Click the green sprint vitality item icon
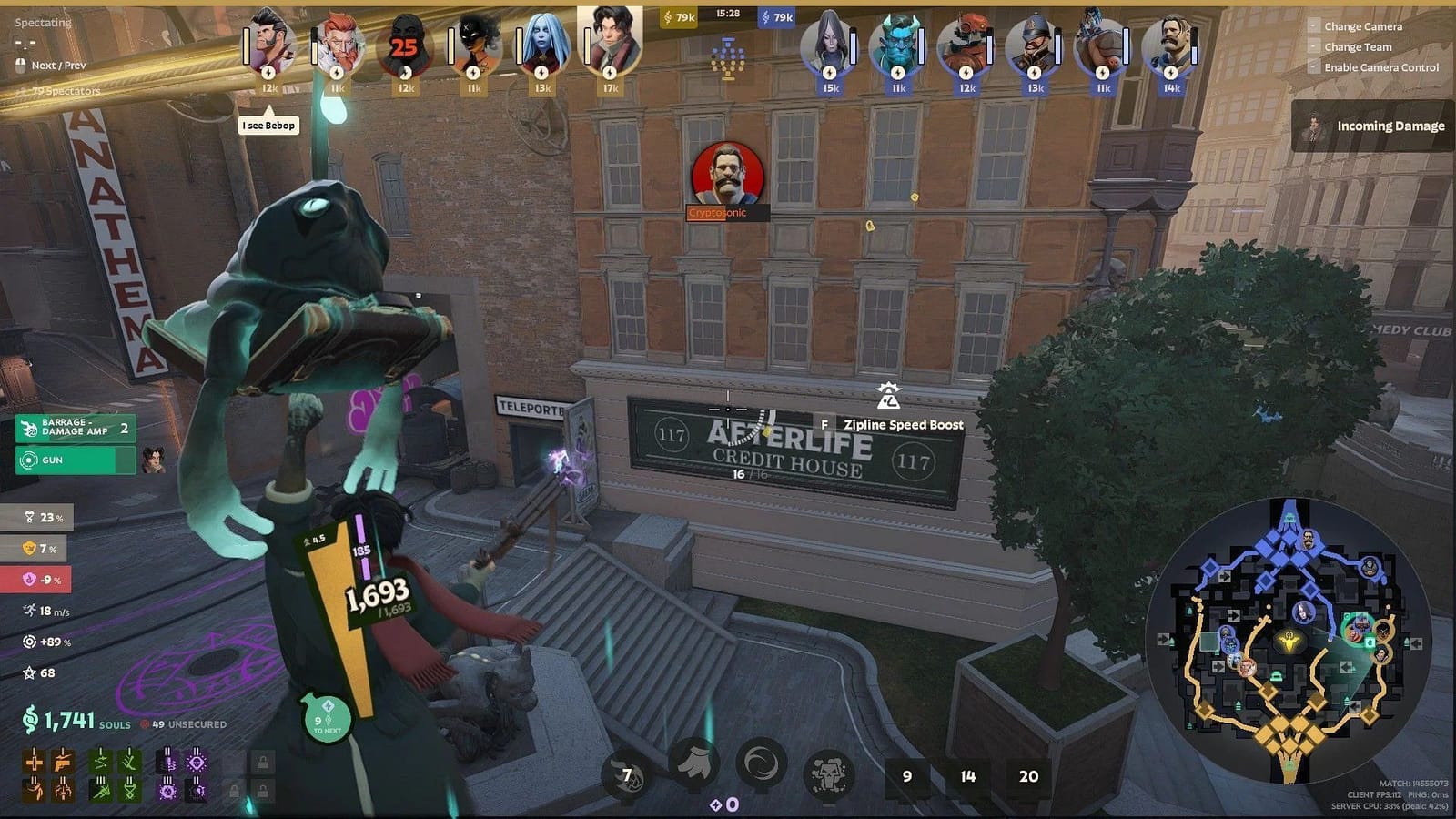The image size is (1456, 819). pos(101,790)
